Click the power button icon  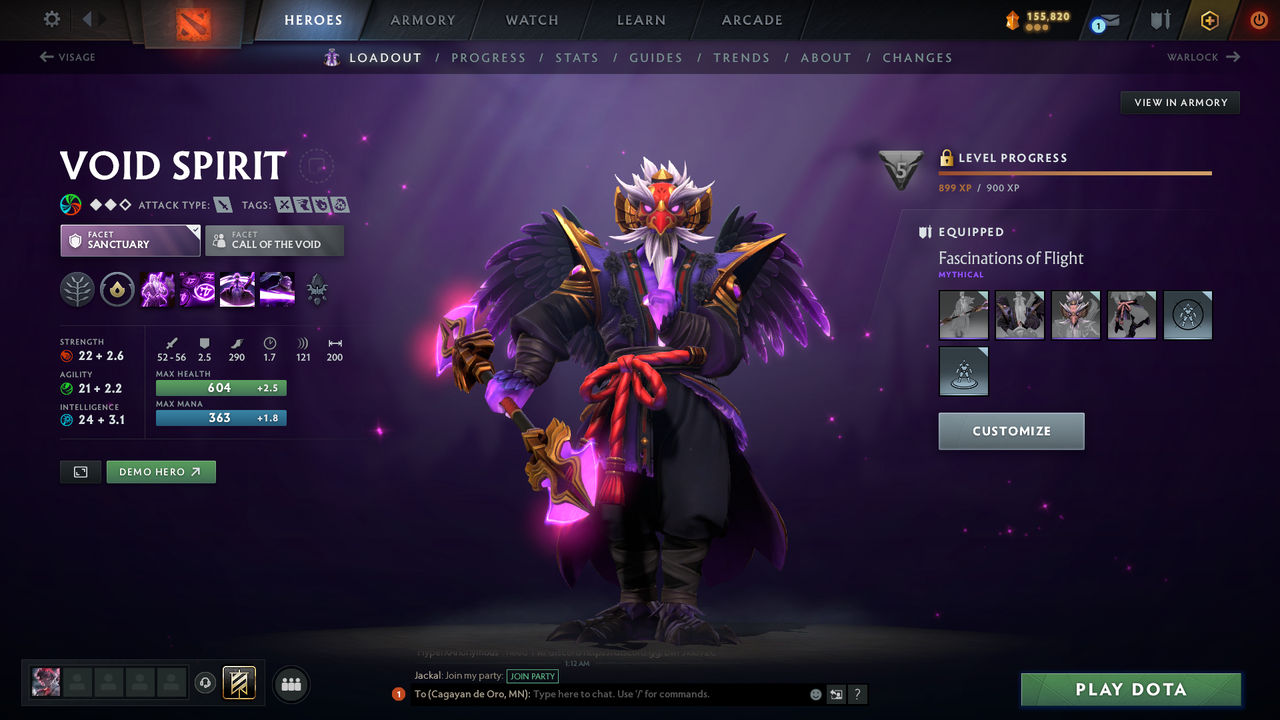click(x=1258, y=20)
